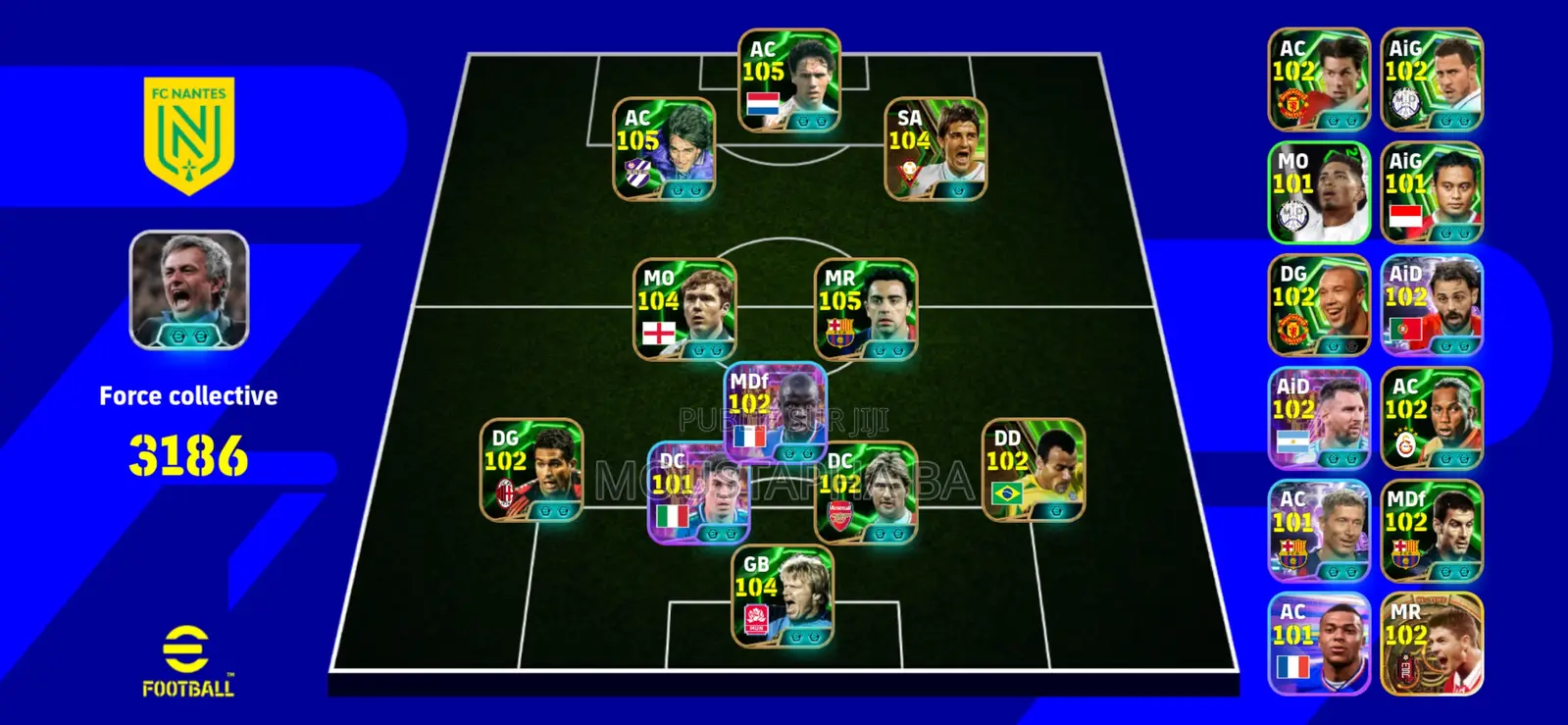Open Messi's AiD 102 bench card

click(x=1318, y=417)
